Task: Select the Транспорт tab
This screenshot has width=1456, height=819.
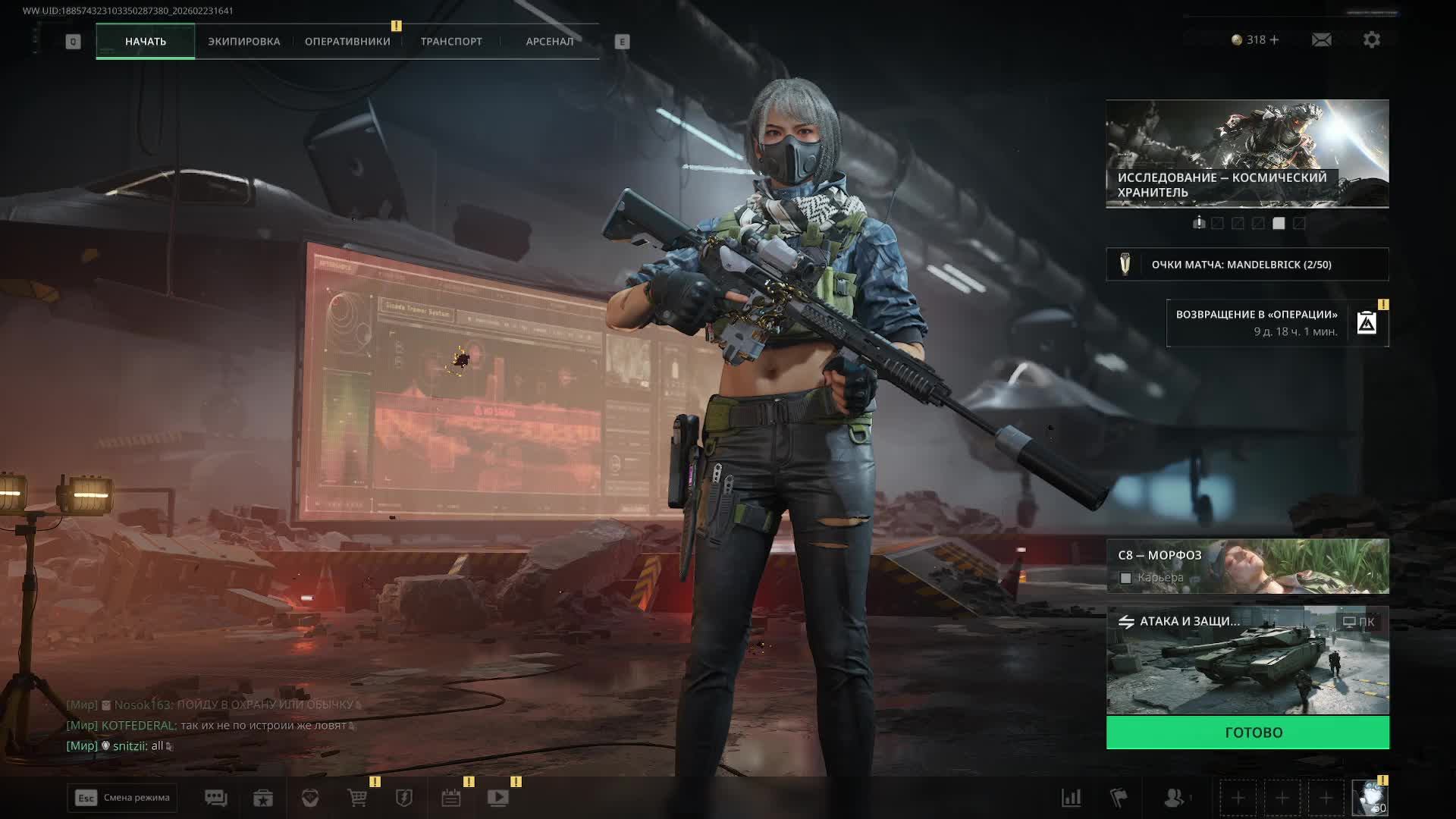Action: [451, 42]
